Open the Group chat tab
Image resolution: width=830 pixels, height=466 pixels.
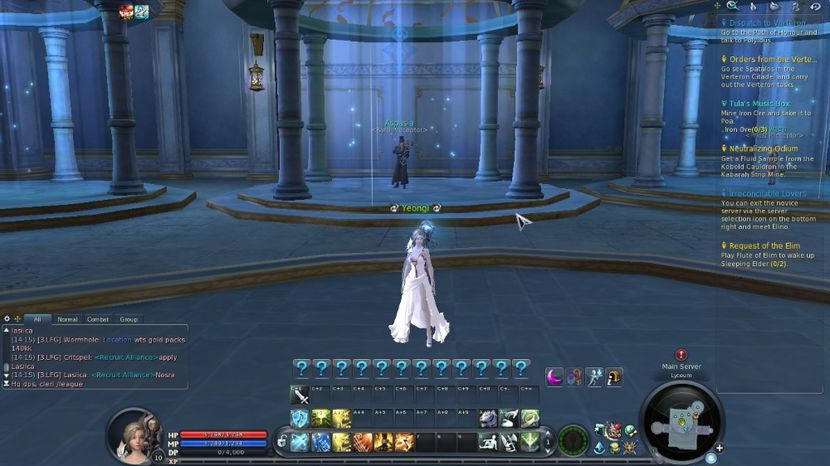128,319
